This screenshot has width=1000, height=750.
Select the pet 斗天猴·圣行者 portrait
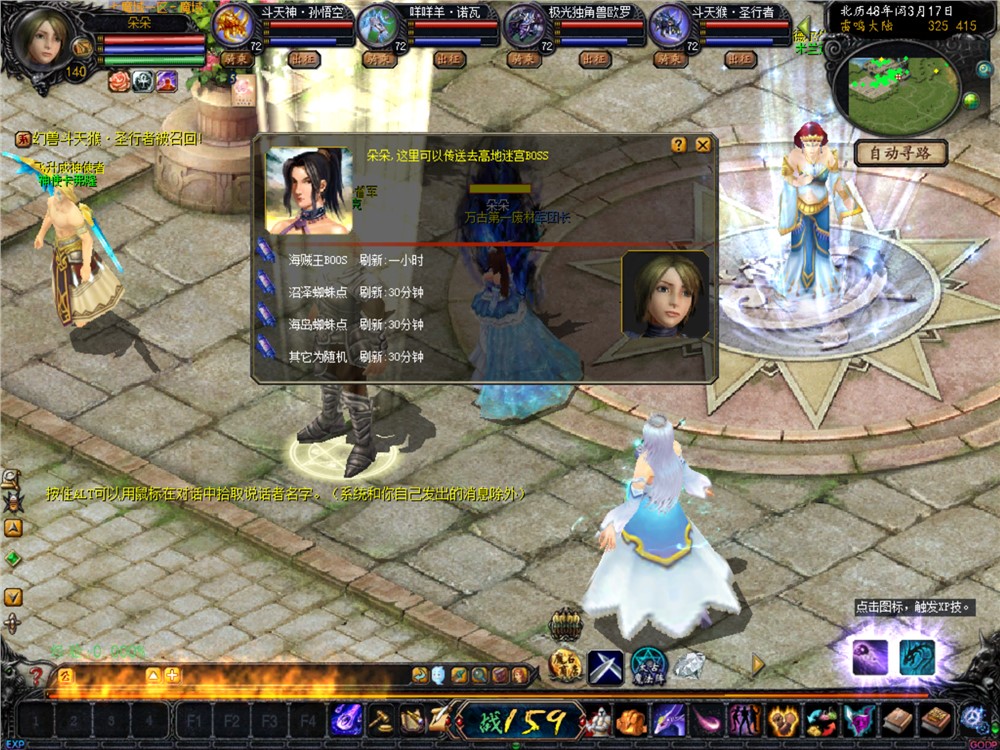[x=670, y=24]
